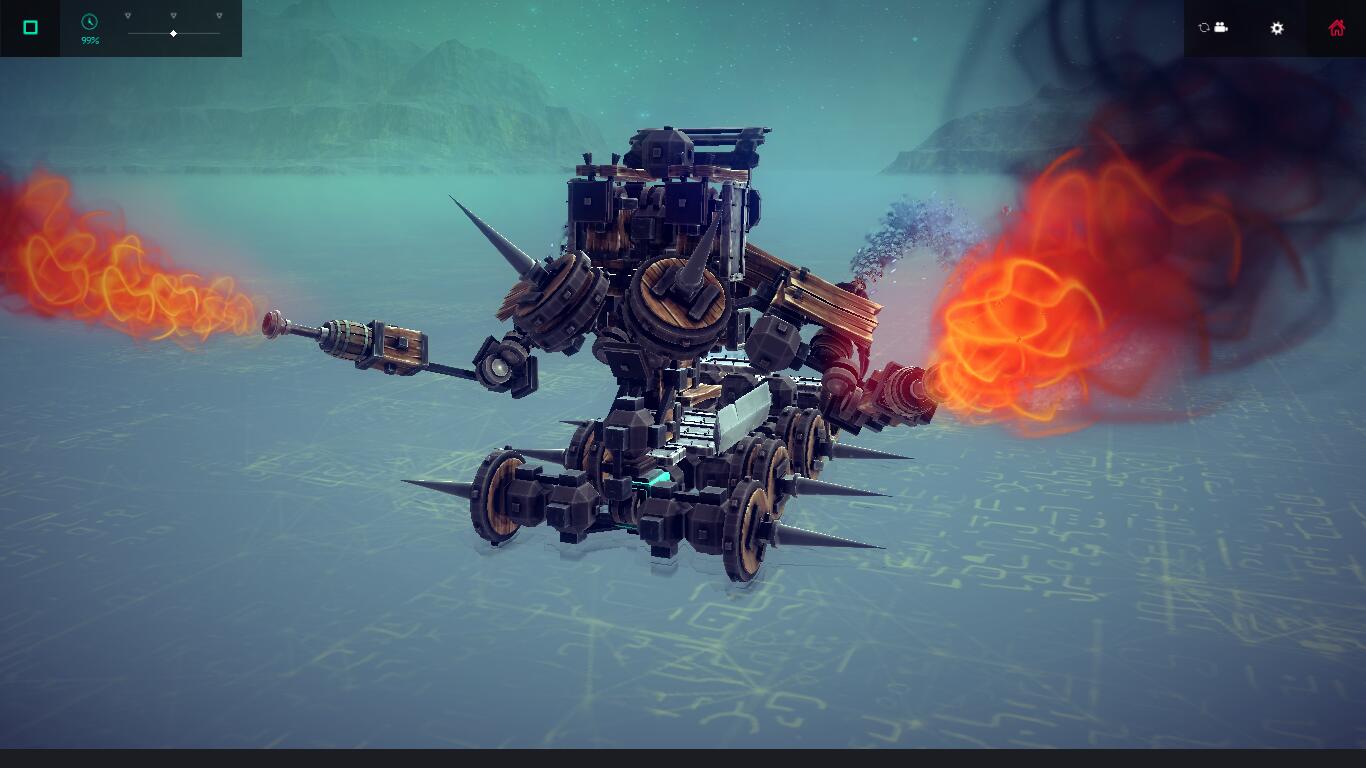Open the settings gear menu

(x=1277, y=28)
